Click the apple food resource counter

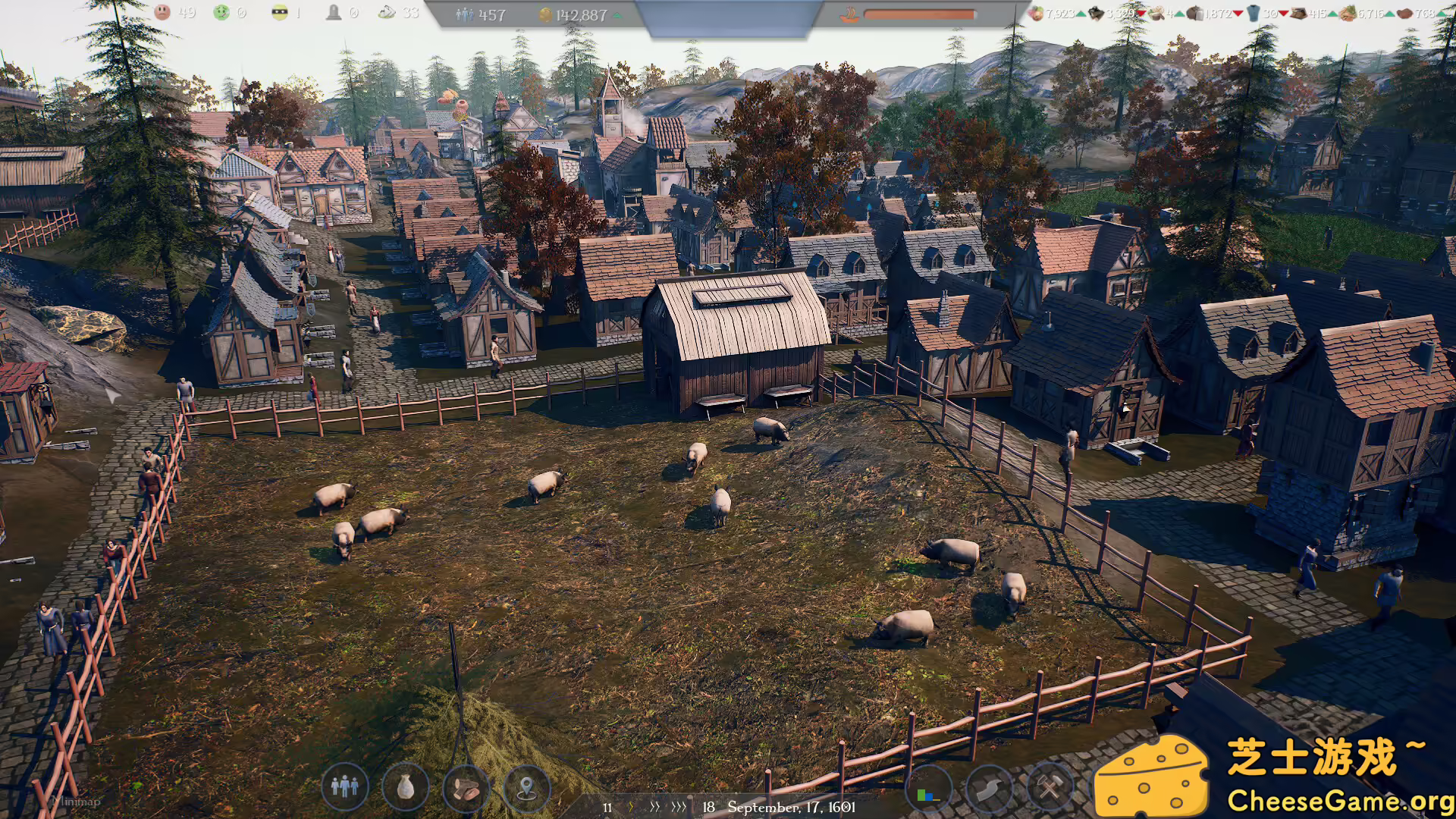point(1037,13)
